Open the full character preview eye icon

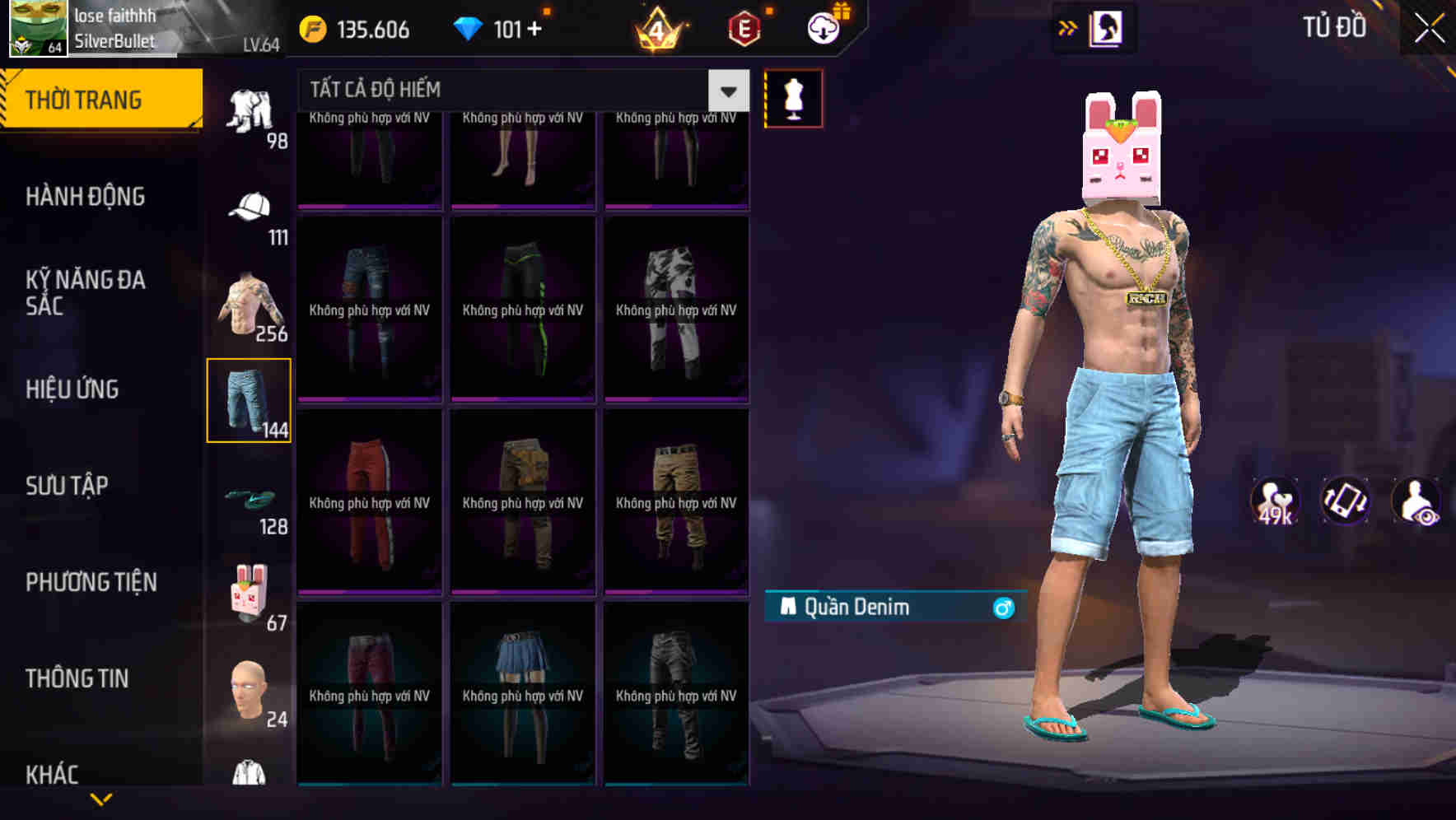tap(1417, 501)
